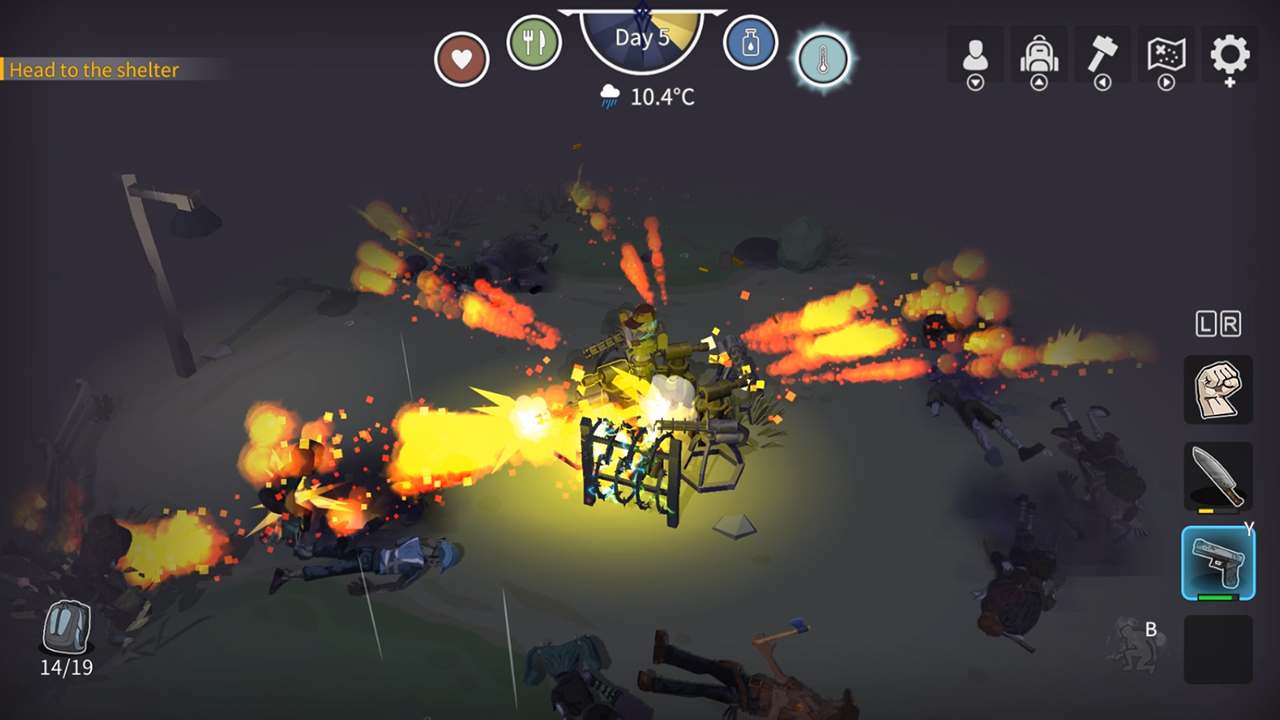Open the backpack inventory icon
This screenshot has width=1280, height=720.
(x=1039, y=55)
